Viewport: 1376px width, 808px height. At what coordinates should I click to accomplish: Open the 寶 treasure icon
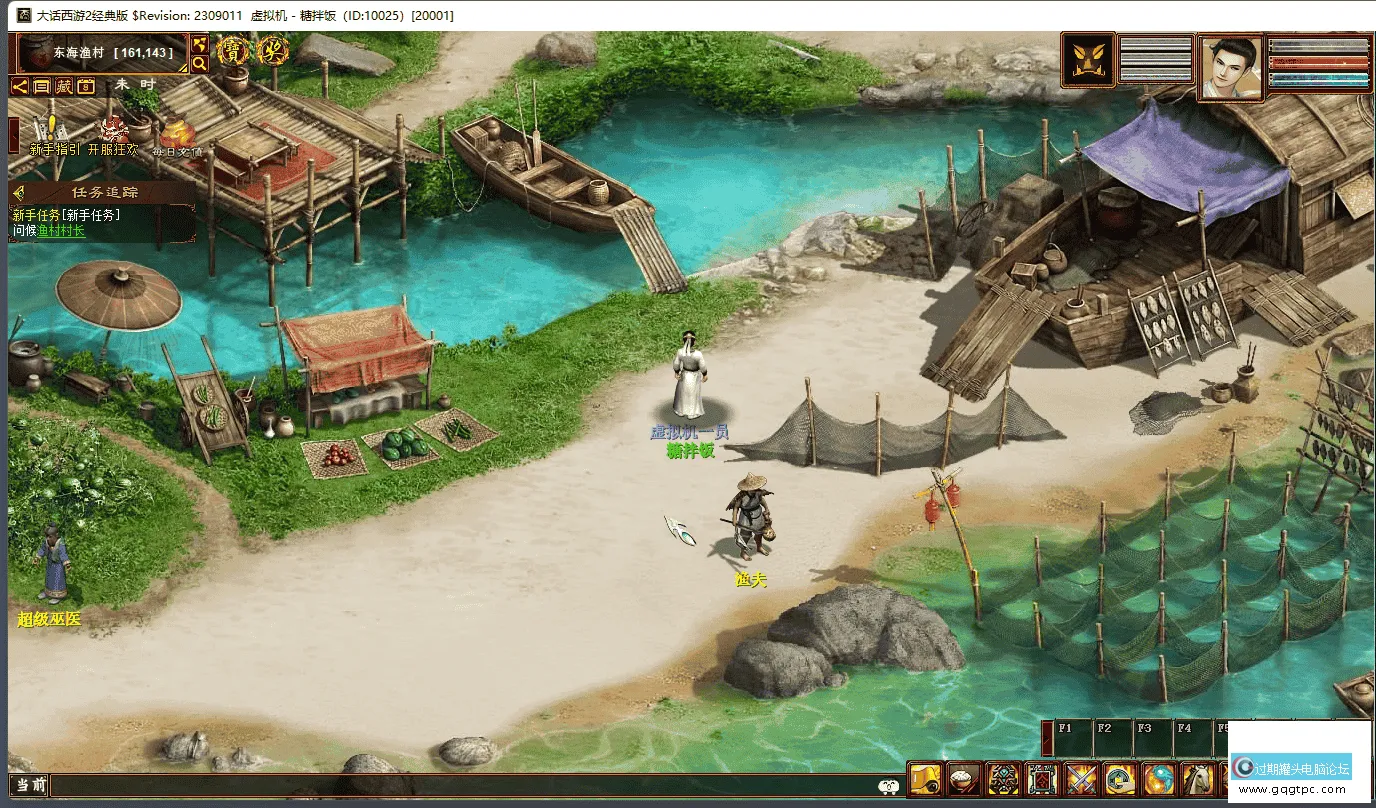pos(233,50)
